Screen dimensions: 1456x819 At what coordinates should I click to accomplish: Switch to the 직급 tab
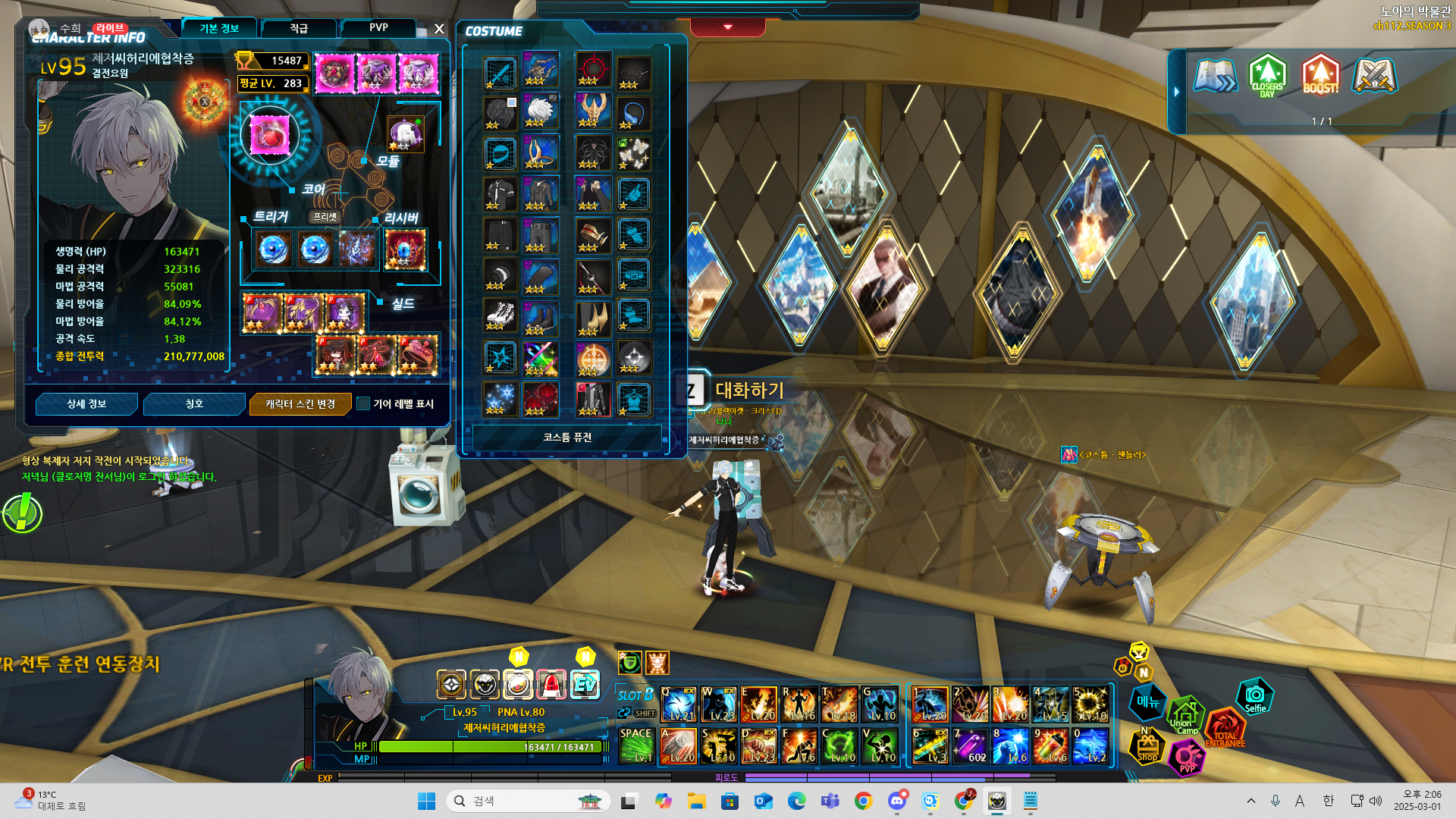[299, 29]
